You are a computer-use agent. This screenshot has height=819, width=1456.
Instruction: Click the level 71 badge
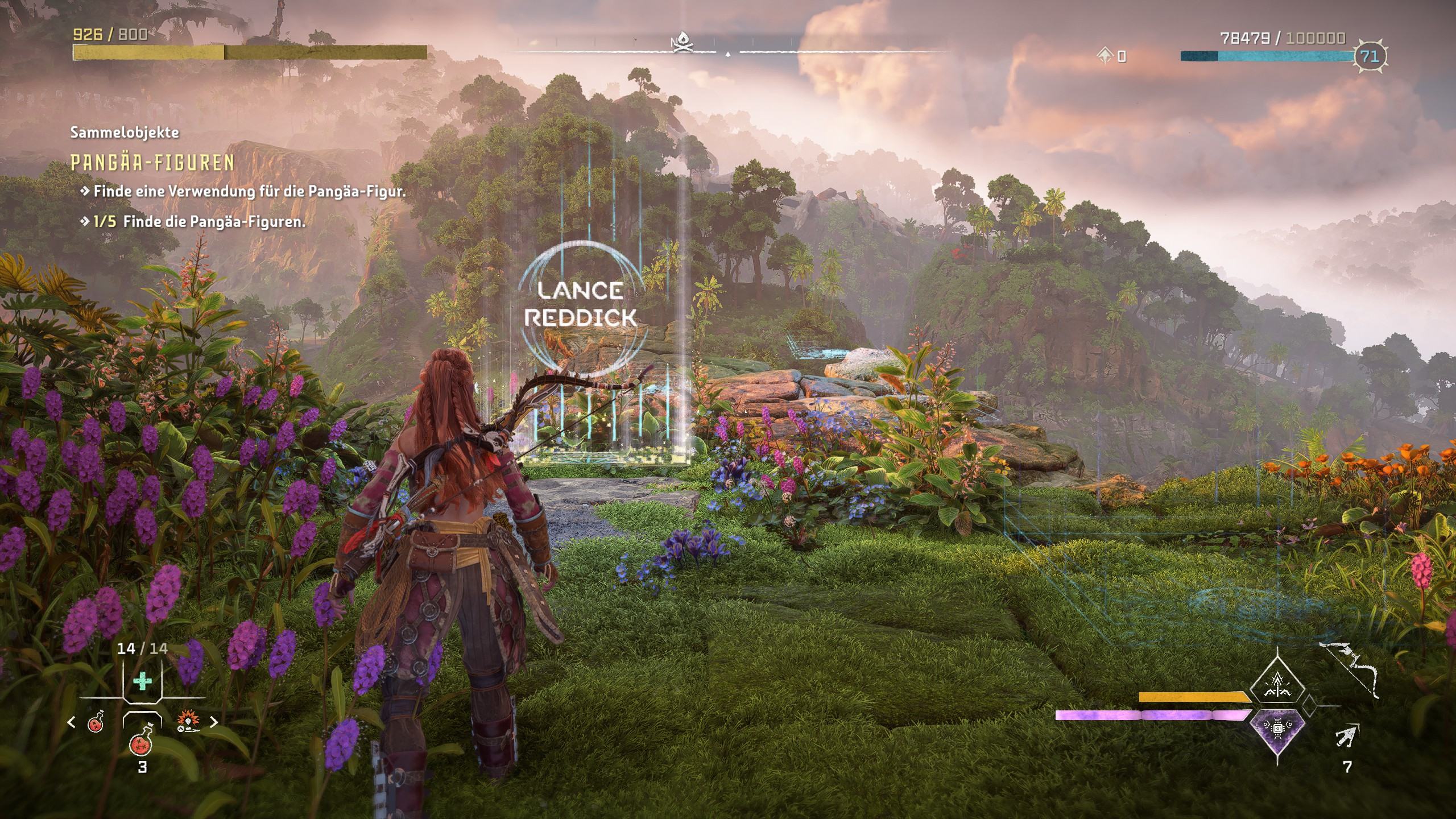(x=1369, y=56)
